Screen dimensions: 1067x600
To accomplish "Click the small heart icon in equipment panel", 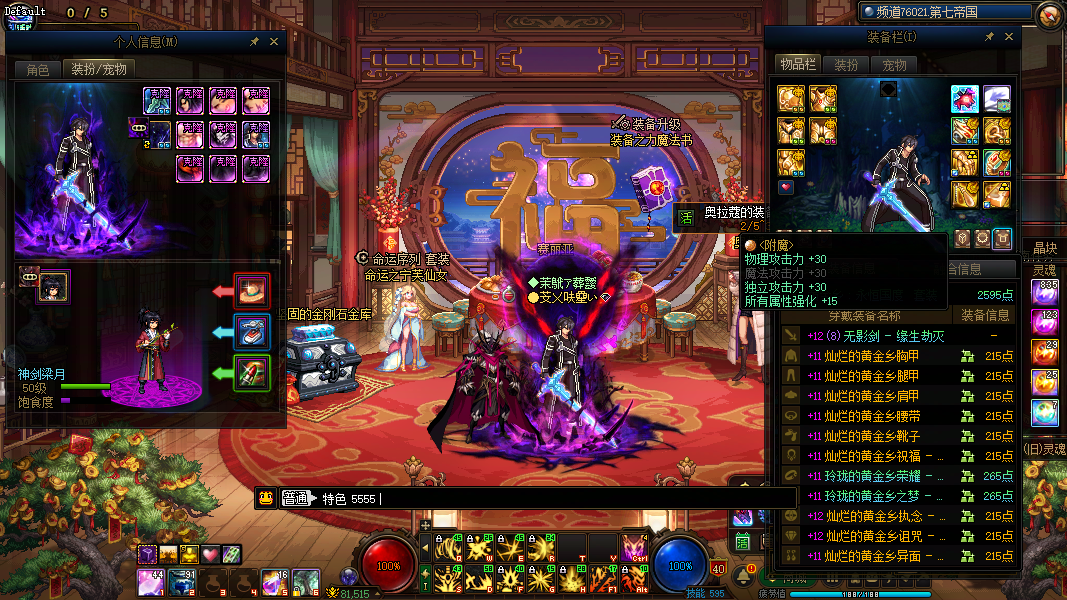I will (786, 187).
